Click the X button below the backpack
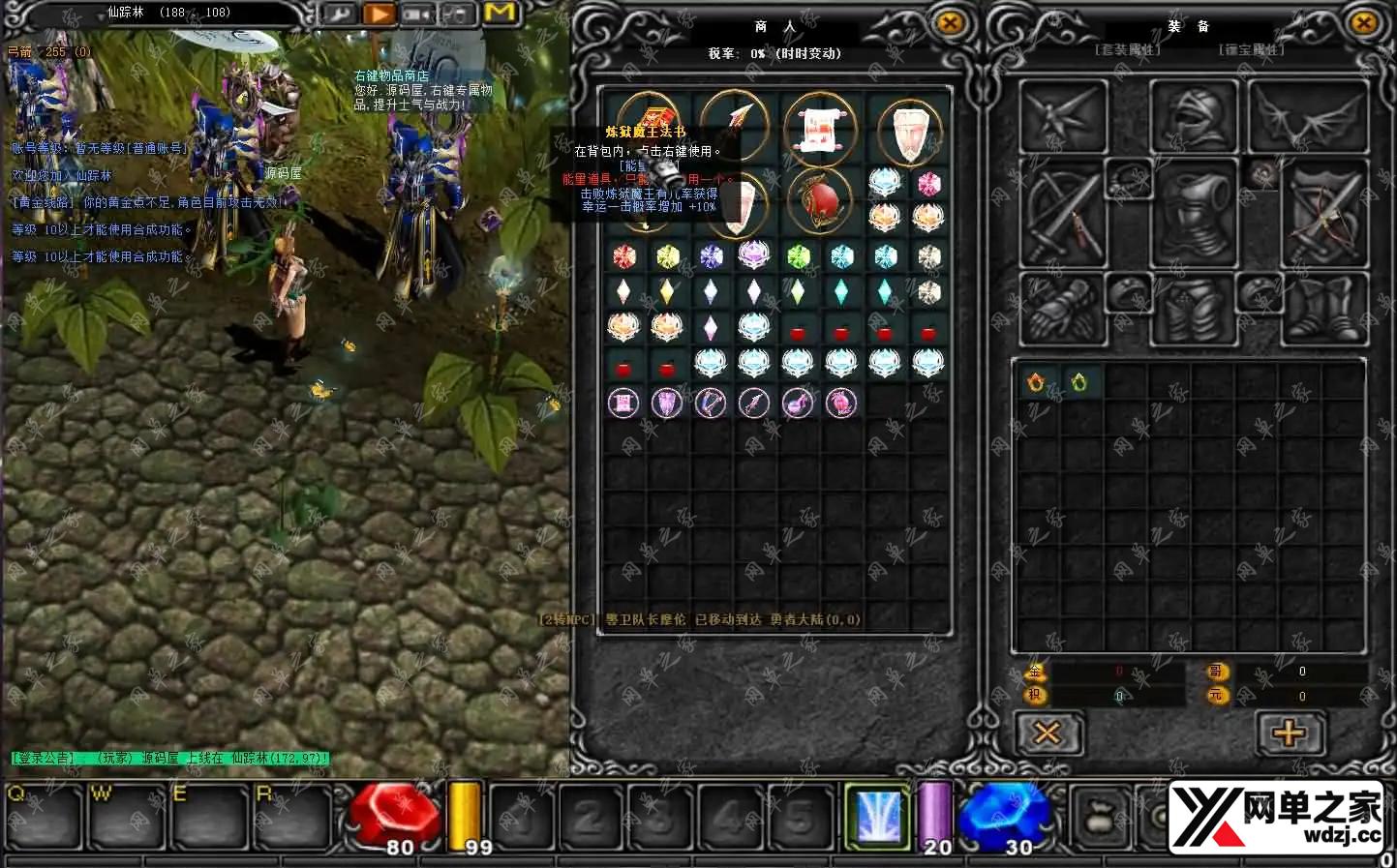 (x=1048, y=733)
